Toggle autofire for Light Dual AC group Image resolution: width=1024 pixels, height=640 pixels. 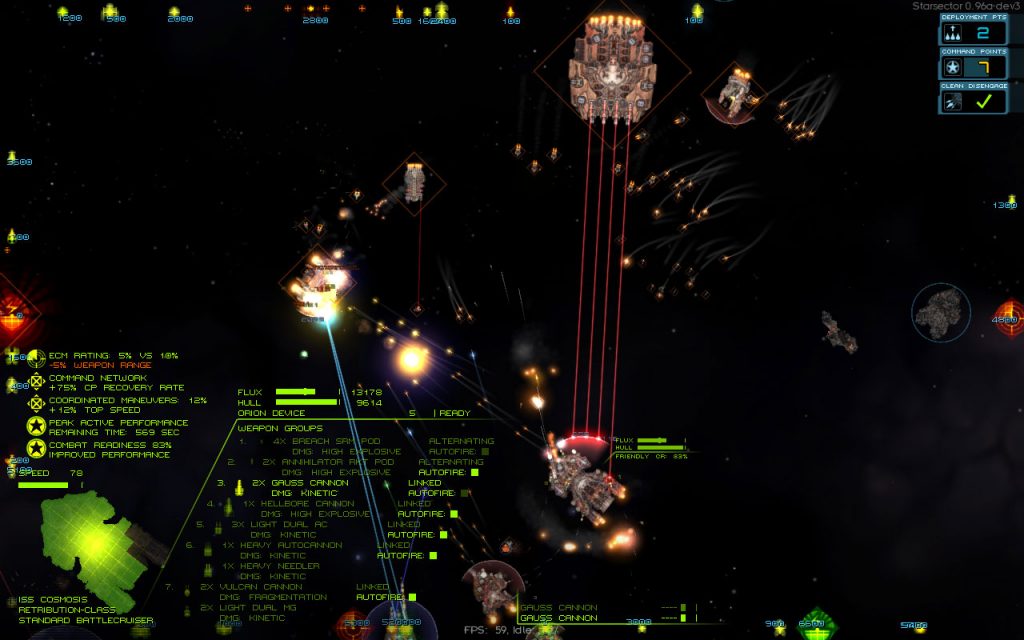443,535
